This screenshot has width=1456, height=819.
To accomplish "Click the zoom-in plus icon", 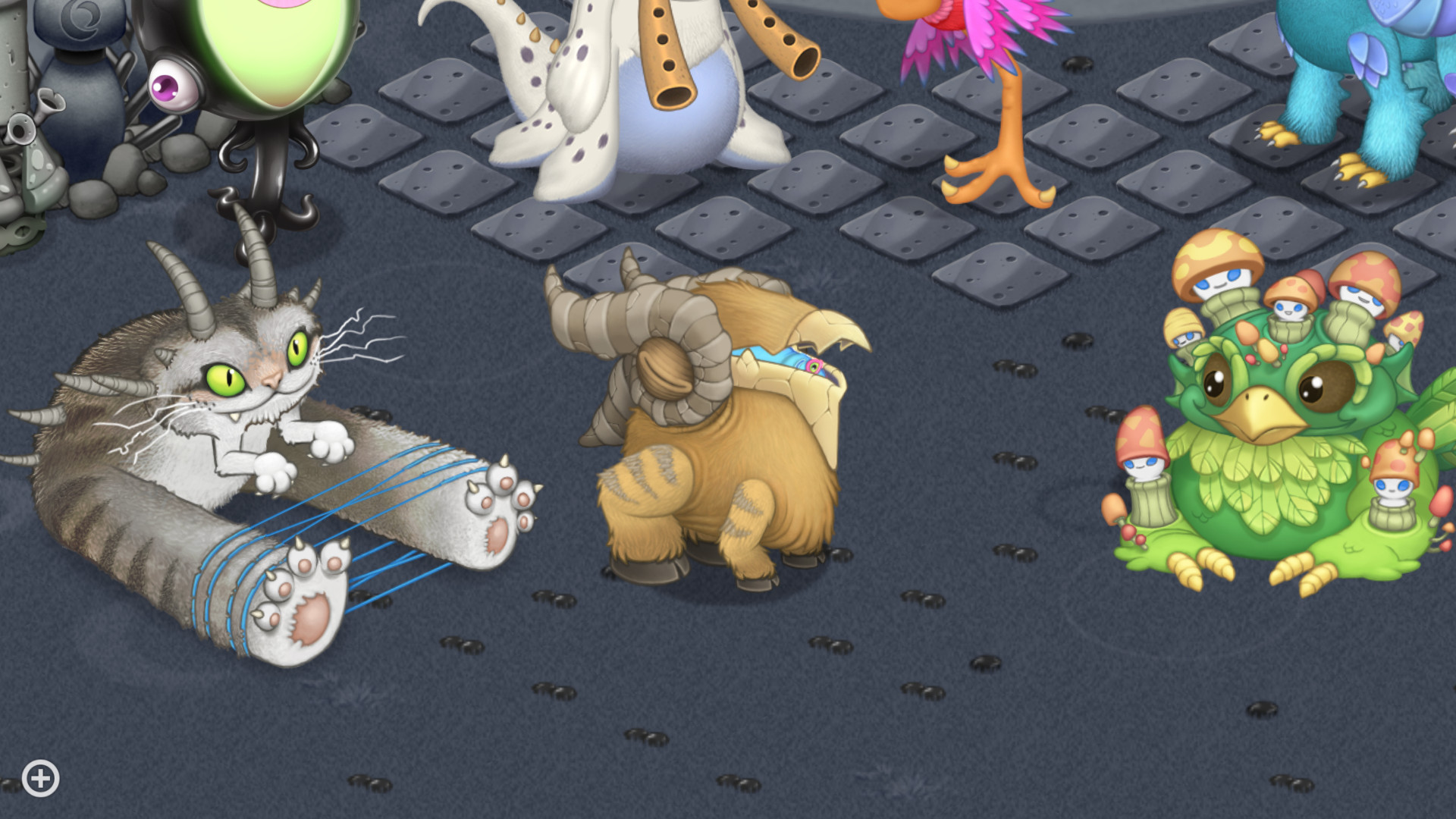I will click(x=39, y=777).
